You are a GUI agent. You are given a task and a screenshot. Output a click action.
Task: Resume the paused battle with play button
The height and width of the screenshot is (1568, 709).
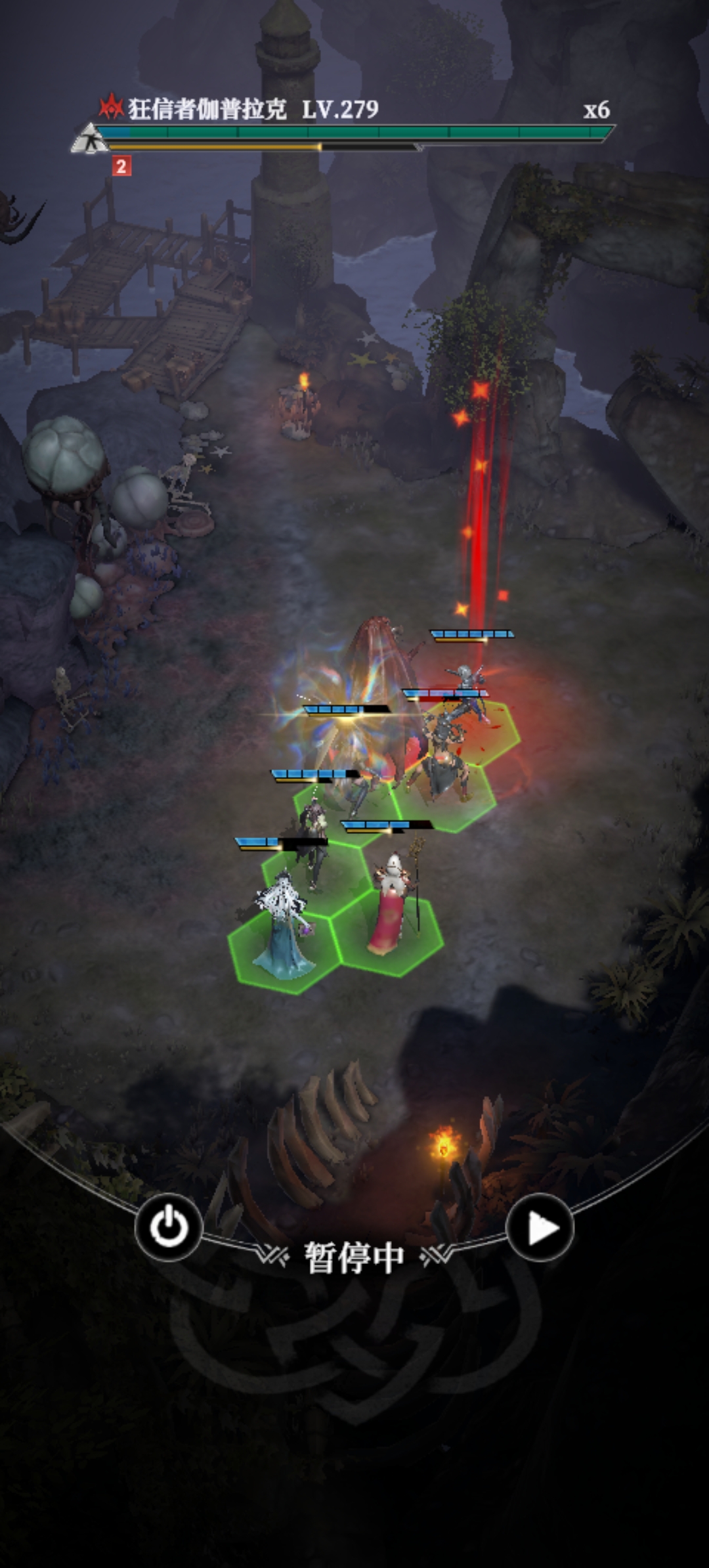click(540, 1227)
